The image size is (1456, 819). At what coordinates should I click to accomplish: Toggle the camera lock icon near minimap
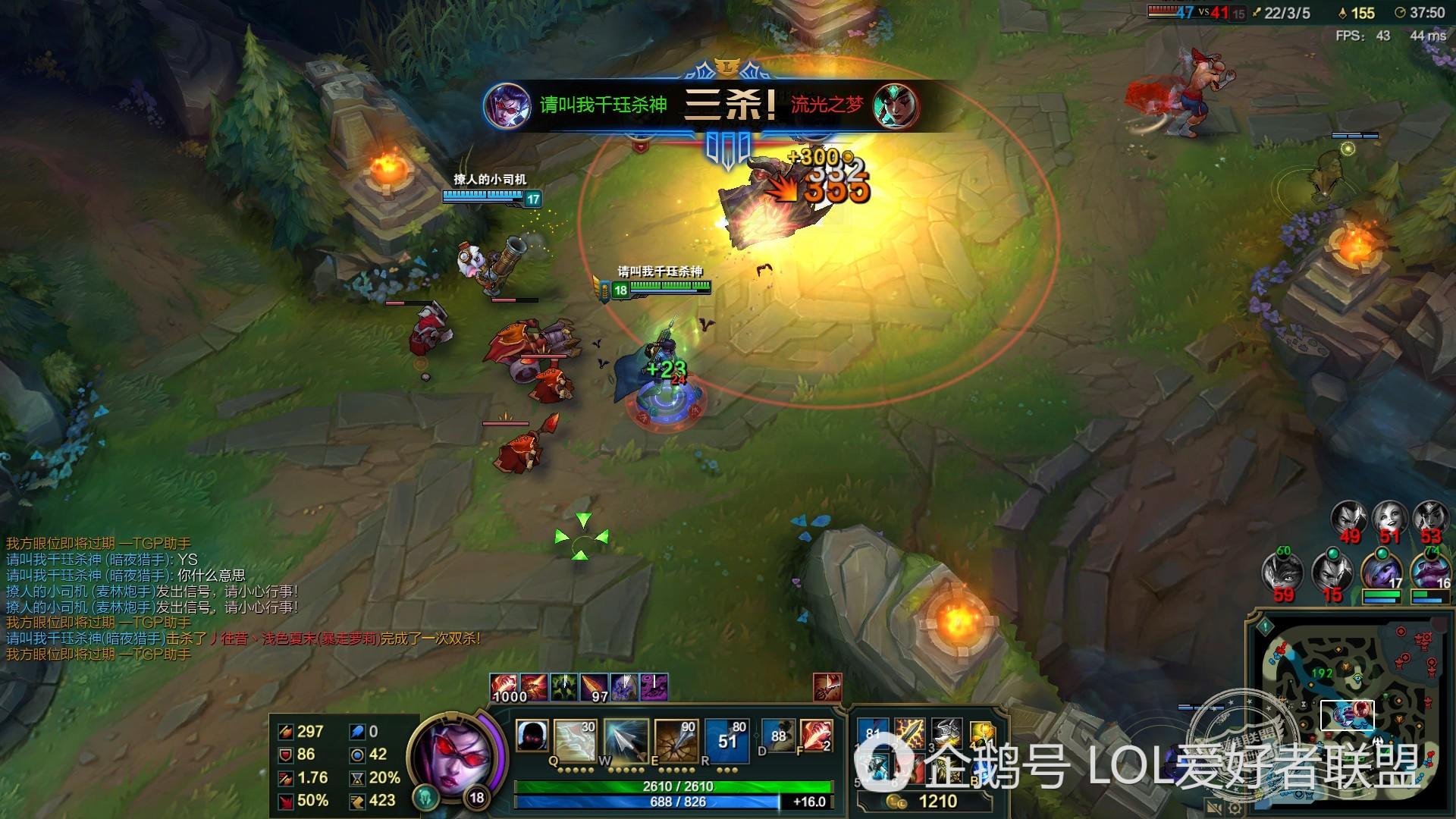1213,808
